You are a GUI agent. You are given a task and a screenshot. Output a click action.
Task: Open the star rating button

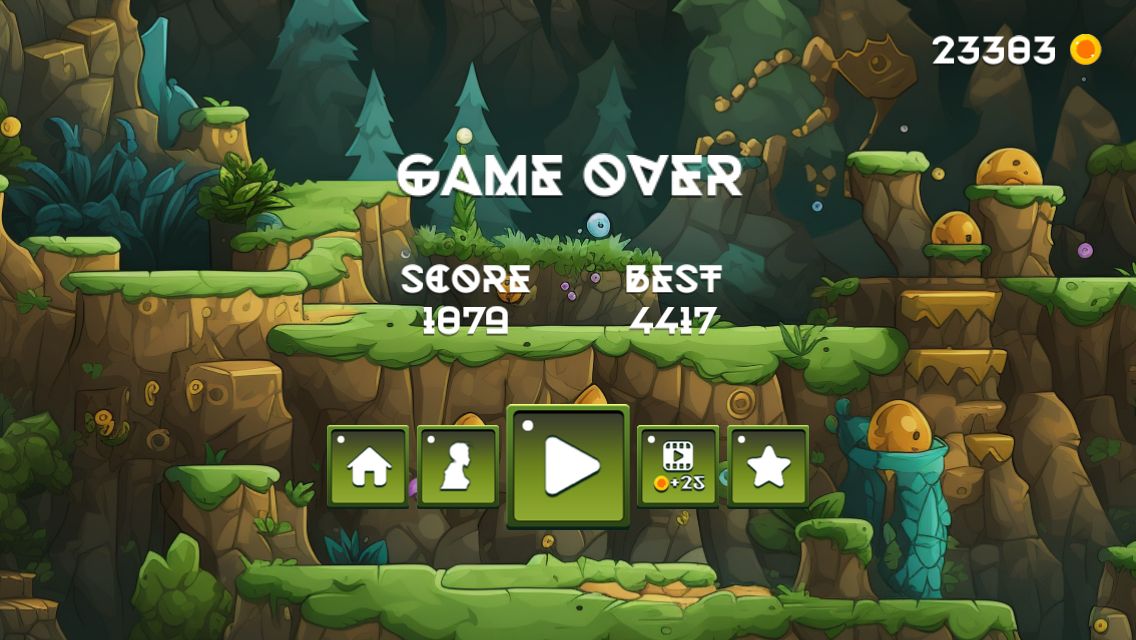click(768, 466)
